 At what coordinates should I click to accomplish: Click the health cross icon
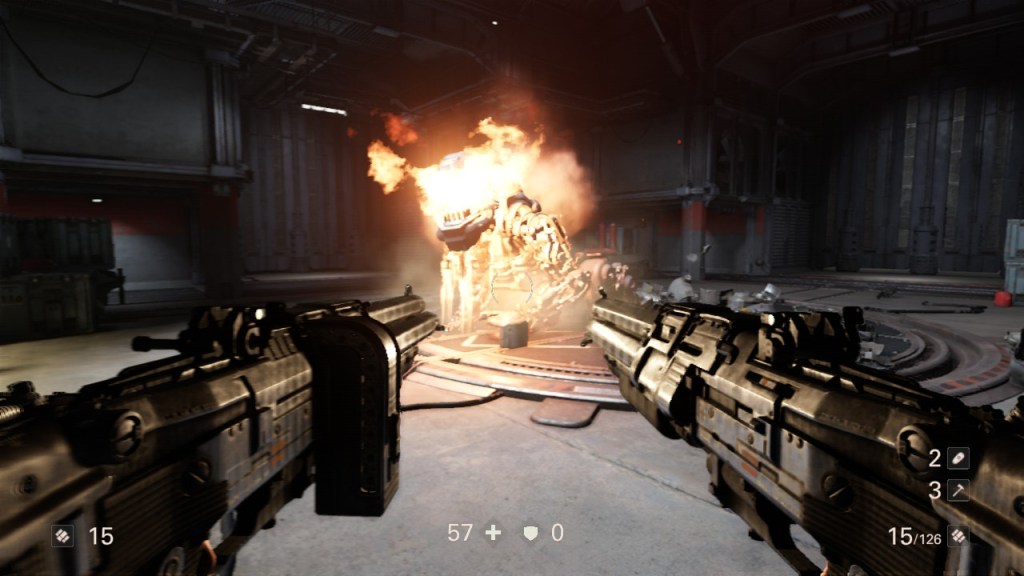(x=493, y=533)
